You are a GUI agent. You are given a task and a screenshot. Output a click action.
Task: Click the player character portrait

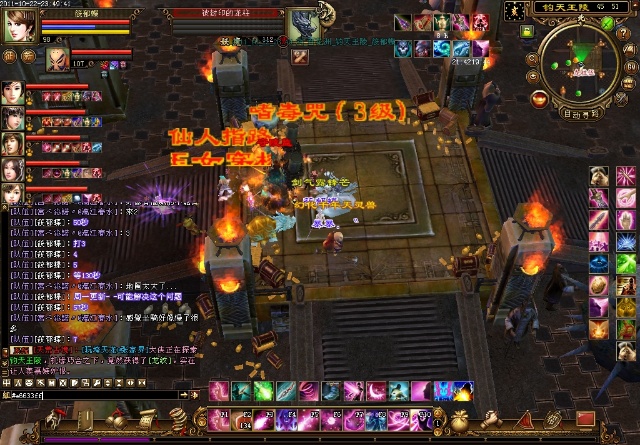[18, 26]
